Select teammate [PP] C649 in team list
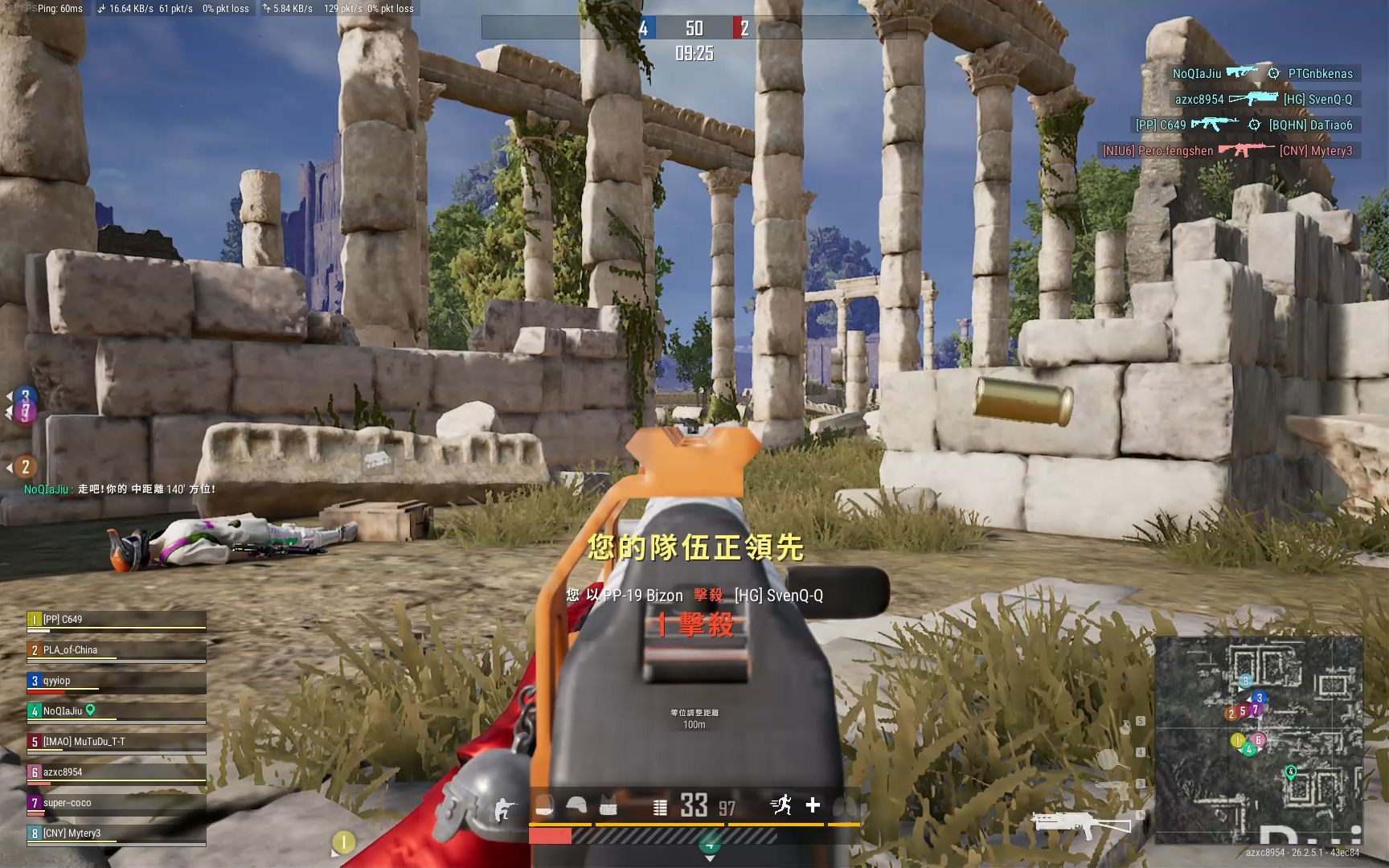 [117, 620]
